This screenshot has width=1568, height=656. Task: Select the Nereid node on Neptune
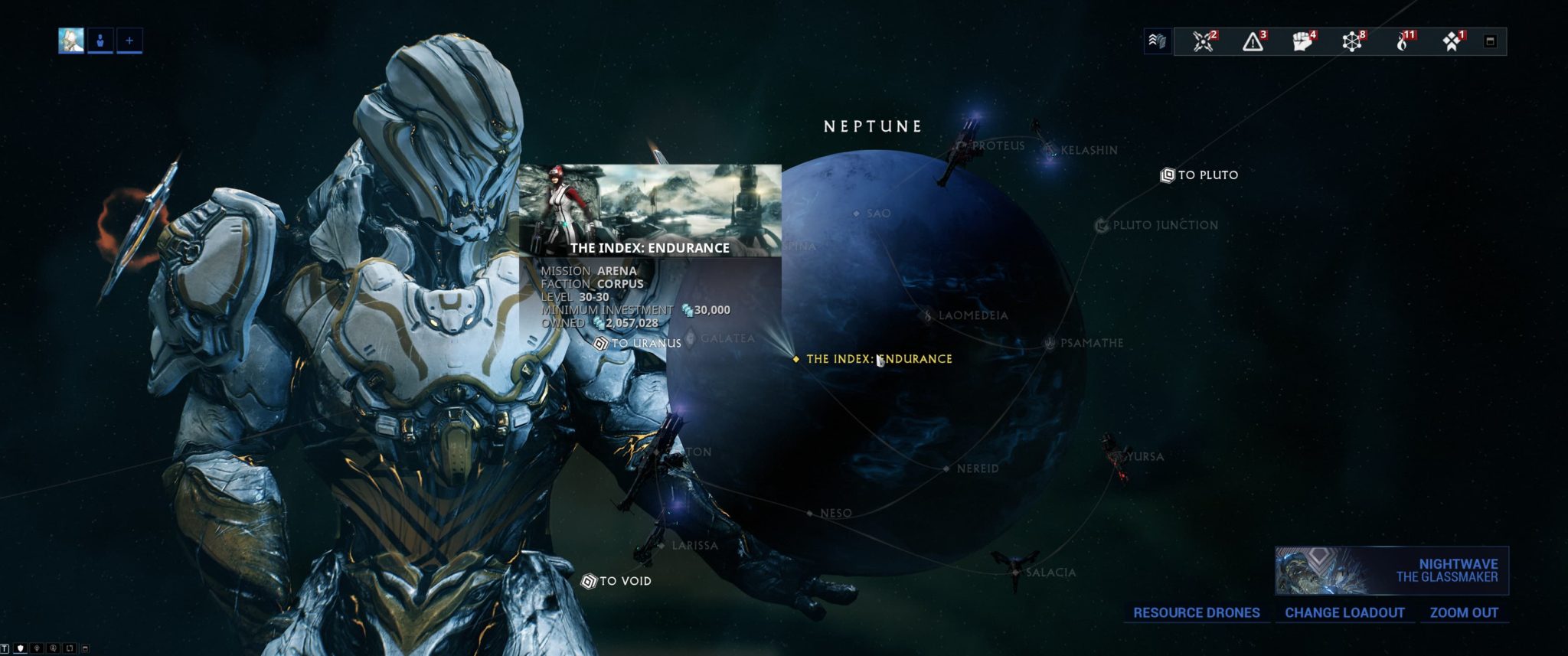coord(972,468)
